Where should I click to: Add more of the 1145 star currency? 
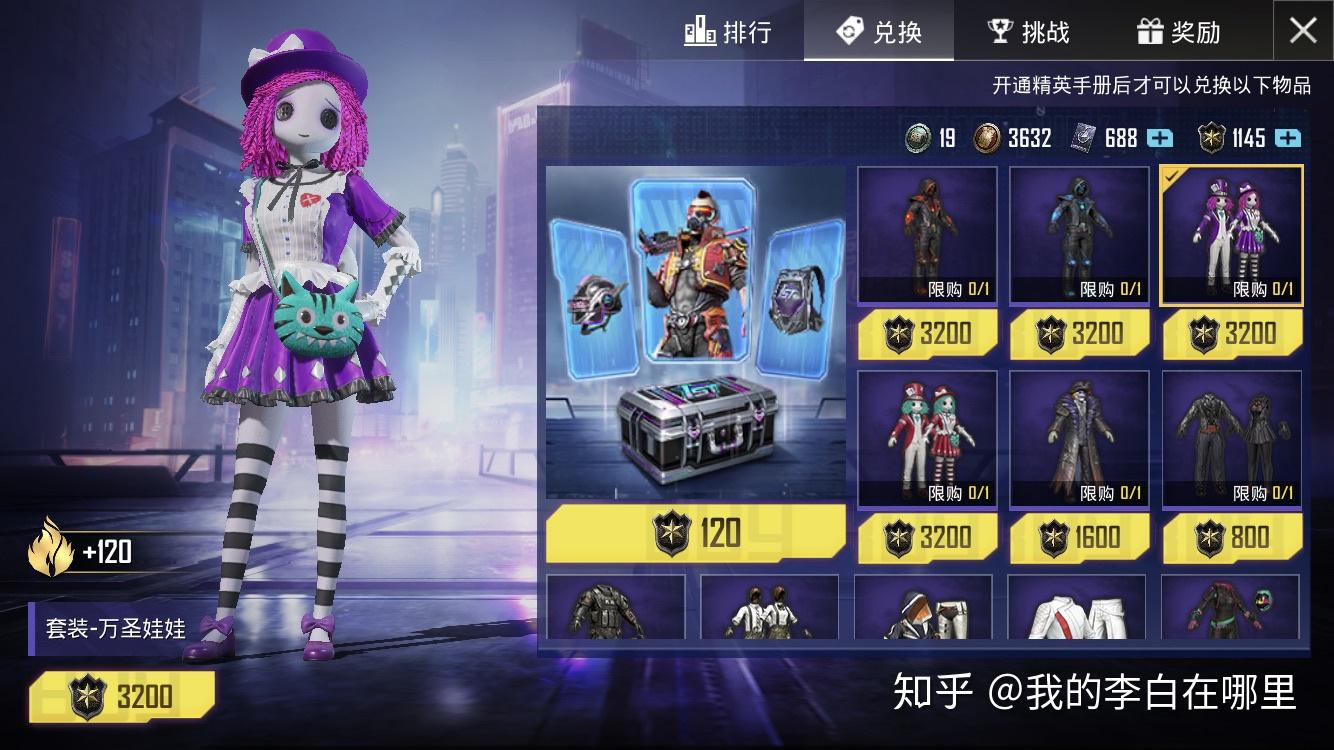pos(1288,138)
